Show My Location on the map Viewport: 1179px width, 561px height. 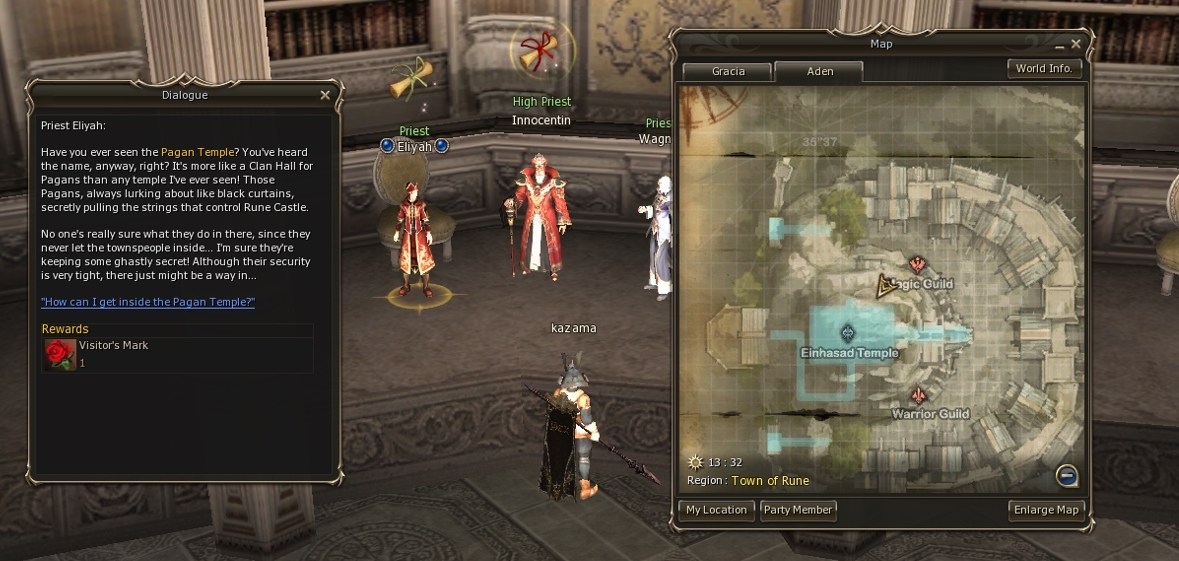[716, 510]
